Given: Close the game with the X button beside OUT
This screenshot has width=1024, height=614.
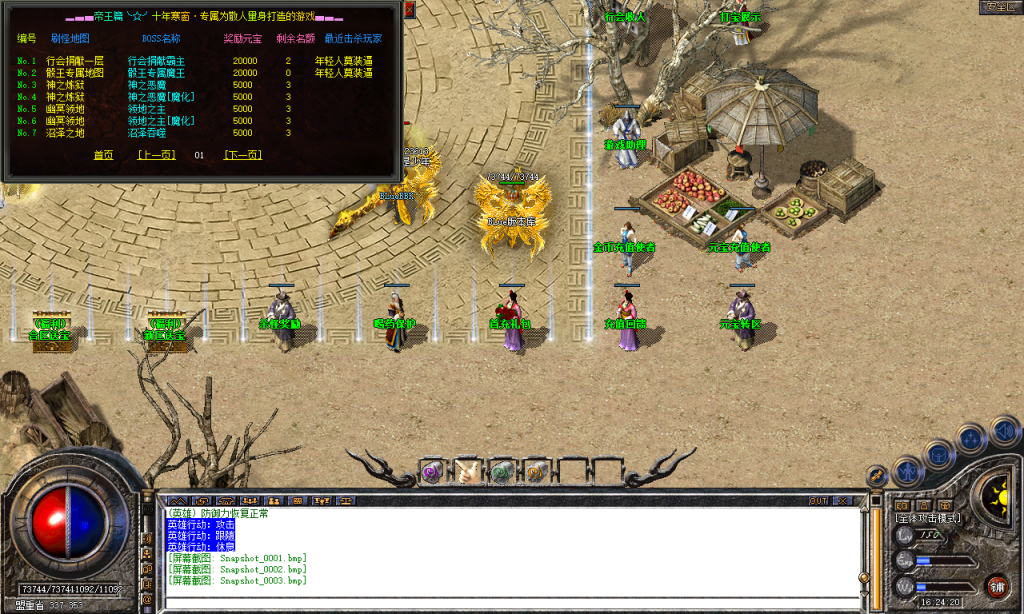Looking at the screenshot, I should pyautogui.click(x=844, y=500).
